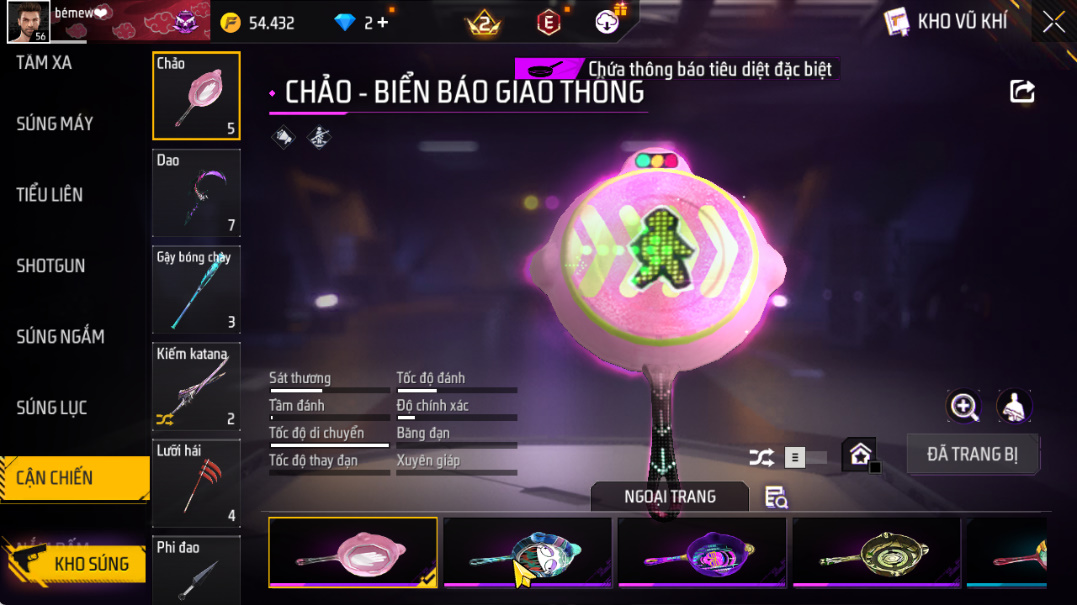The width and height of the screenshot is (1077, 605).
Task: Close the weapon armory screen
Action: pyautogui.click(x=1054, y=22)
